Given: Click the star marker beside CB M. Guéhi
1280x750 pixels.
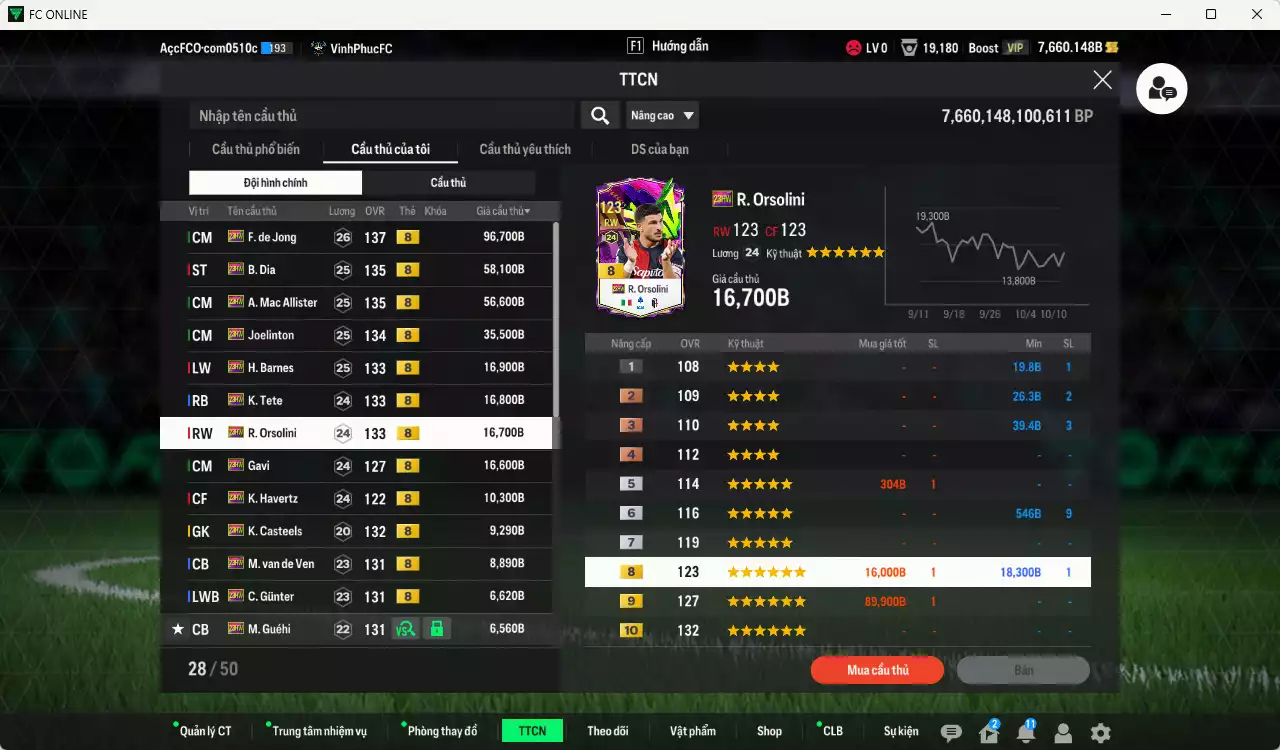Looking at the screenshot, I should point(177,629).
